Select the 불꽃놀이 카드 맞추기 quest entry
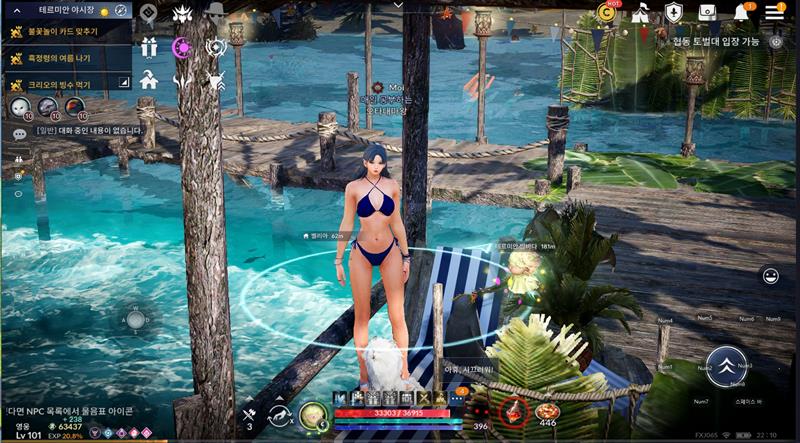Screen dimensions: 800x443 point(66,32)
